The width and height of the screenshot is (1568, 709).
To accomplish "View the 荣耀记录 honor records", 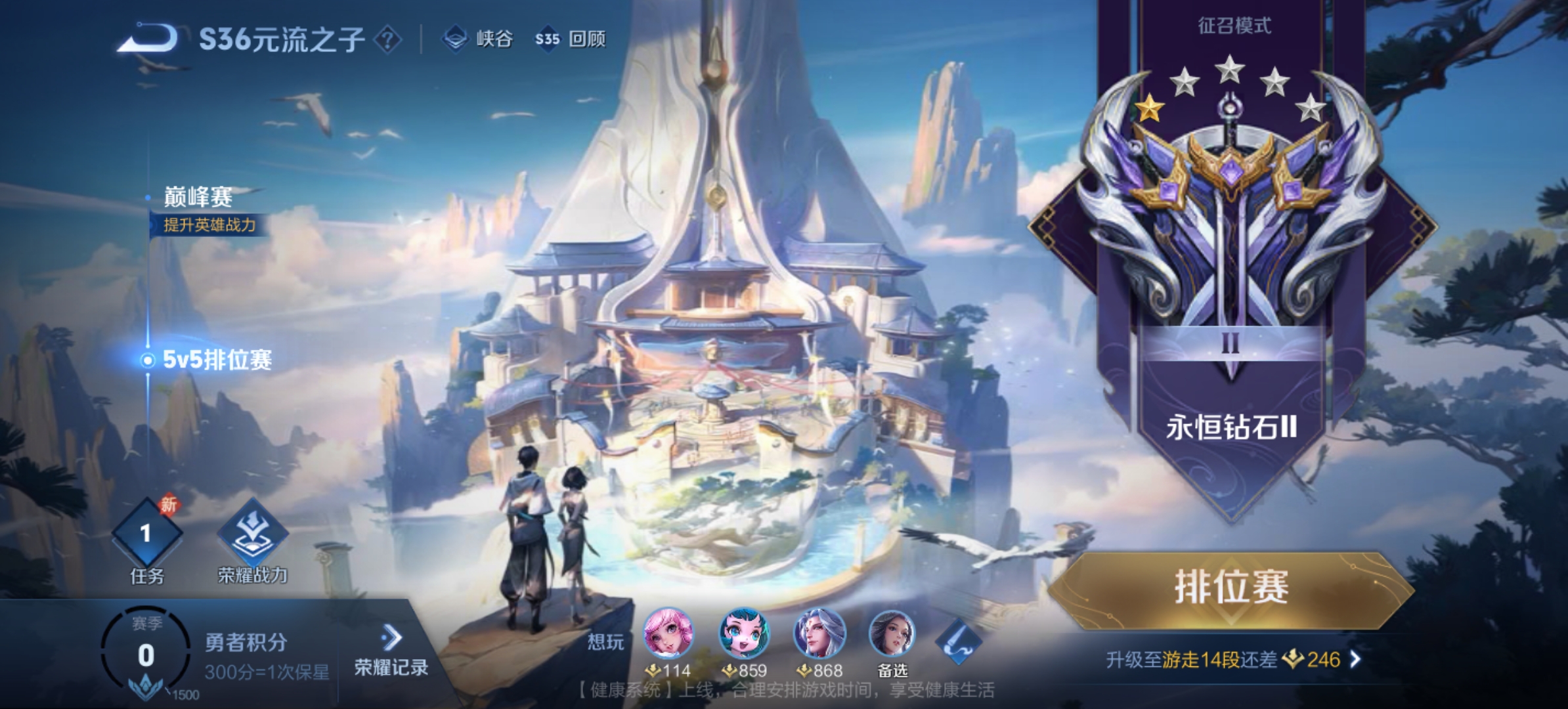I will 391,653.
